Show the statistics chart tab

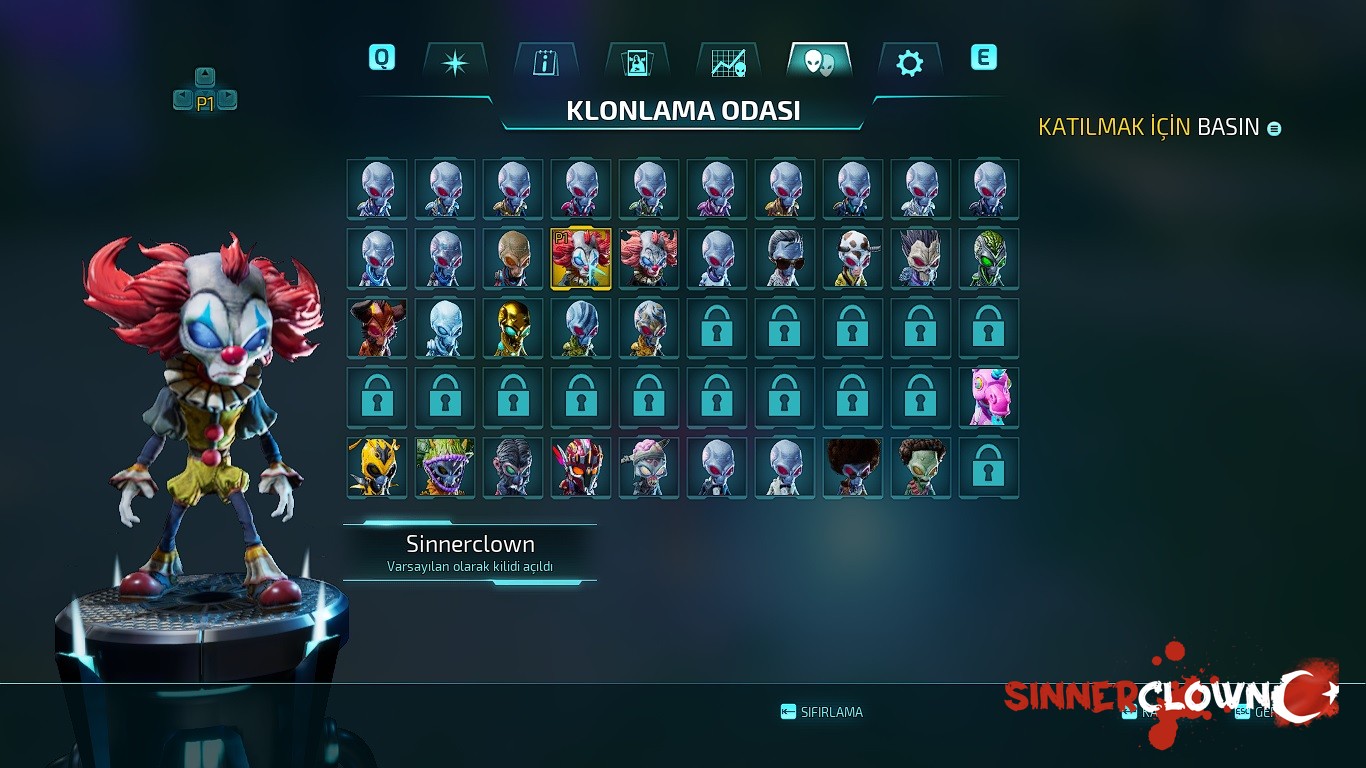pyautogui.click(x=728, y=63)
